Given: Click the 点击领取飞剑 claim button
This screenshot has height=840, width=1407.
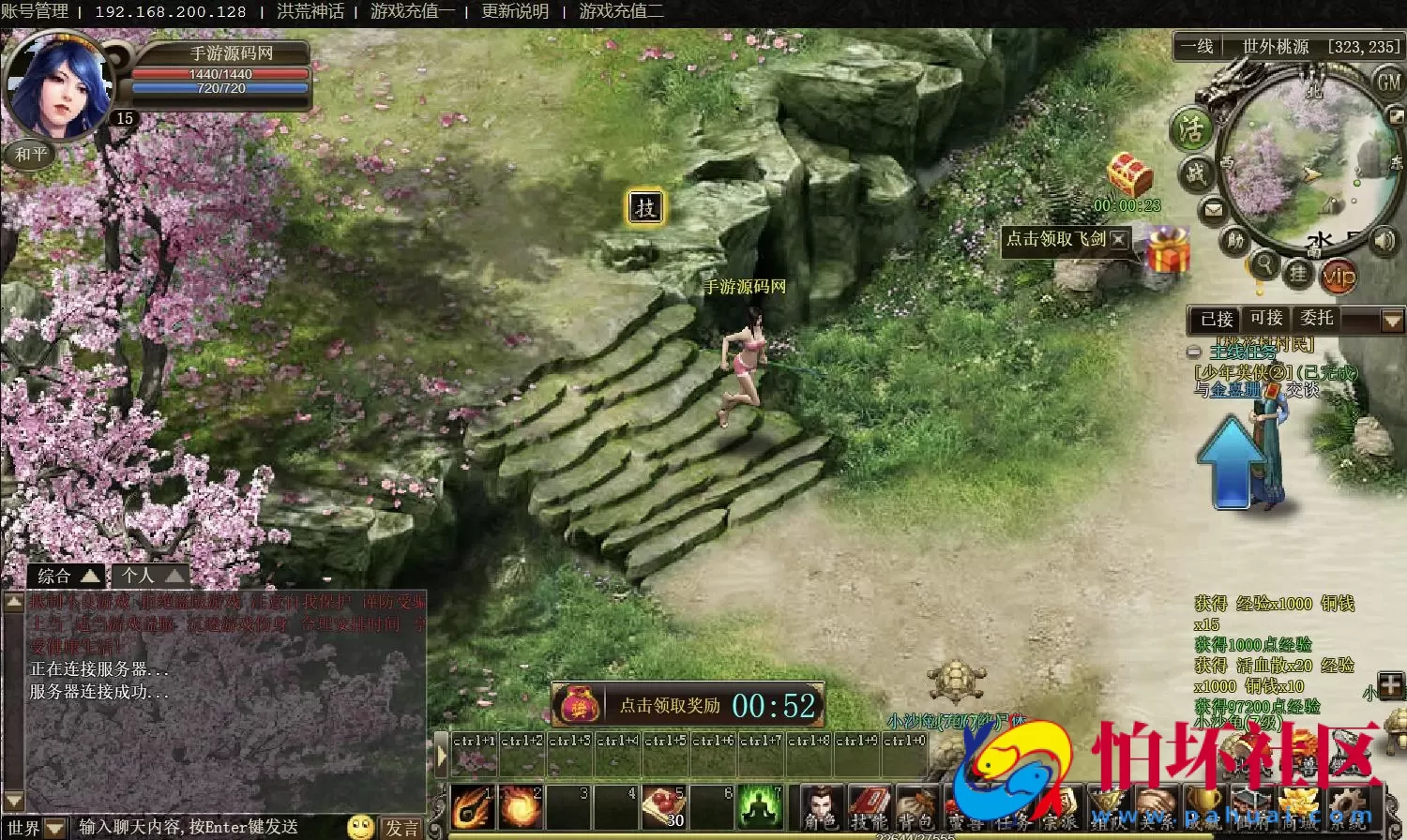Looking at the screenshot, I should [1055, 241].
